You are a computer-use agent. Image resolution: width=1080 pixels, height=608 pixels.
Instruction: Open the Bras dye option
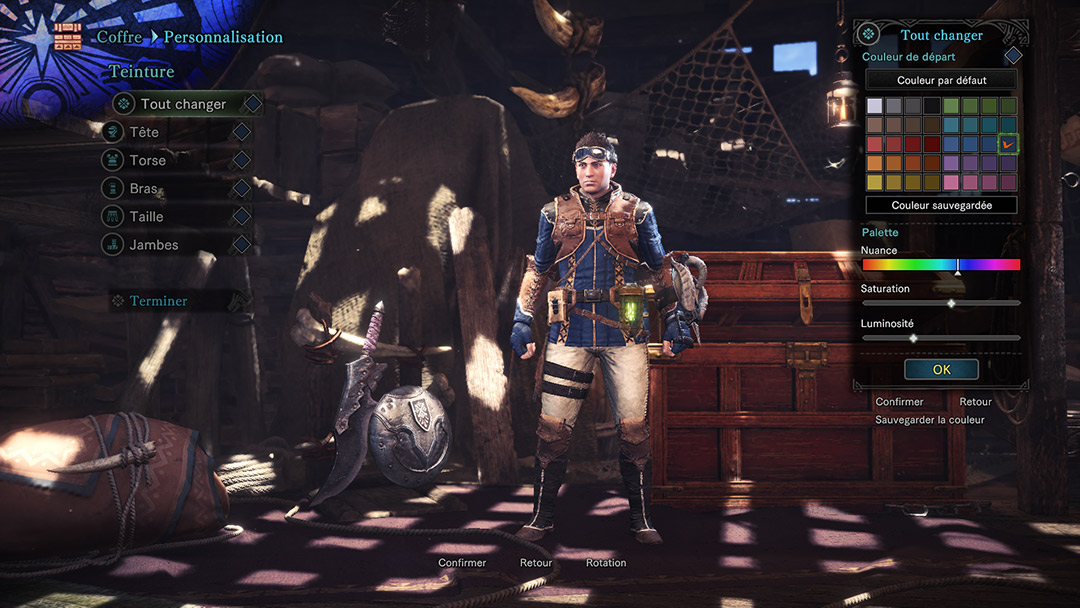(144, 188)
